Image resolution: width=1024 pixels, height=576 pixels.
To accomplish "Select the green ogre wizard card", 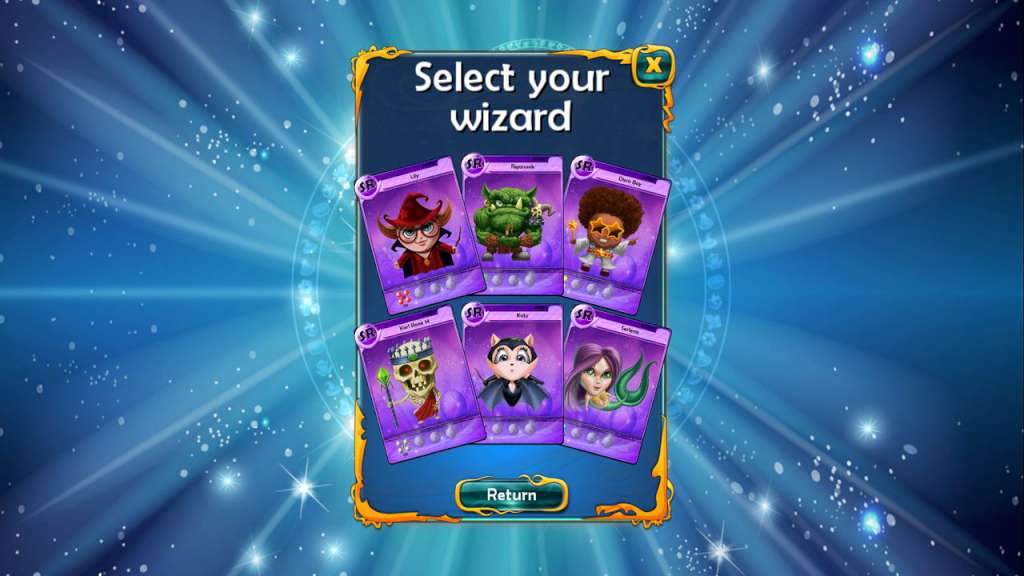I will tap(513, 225).
